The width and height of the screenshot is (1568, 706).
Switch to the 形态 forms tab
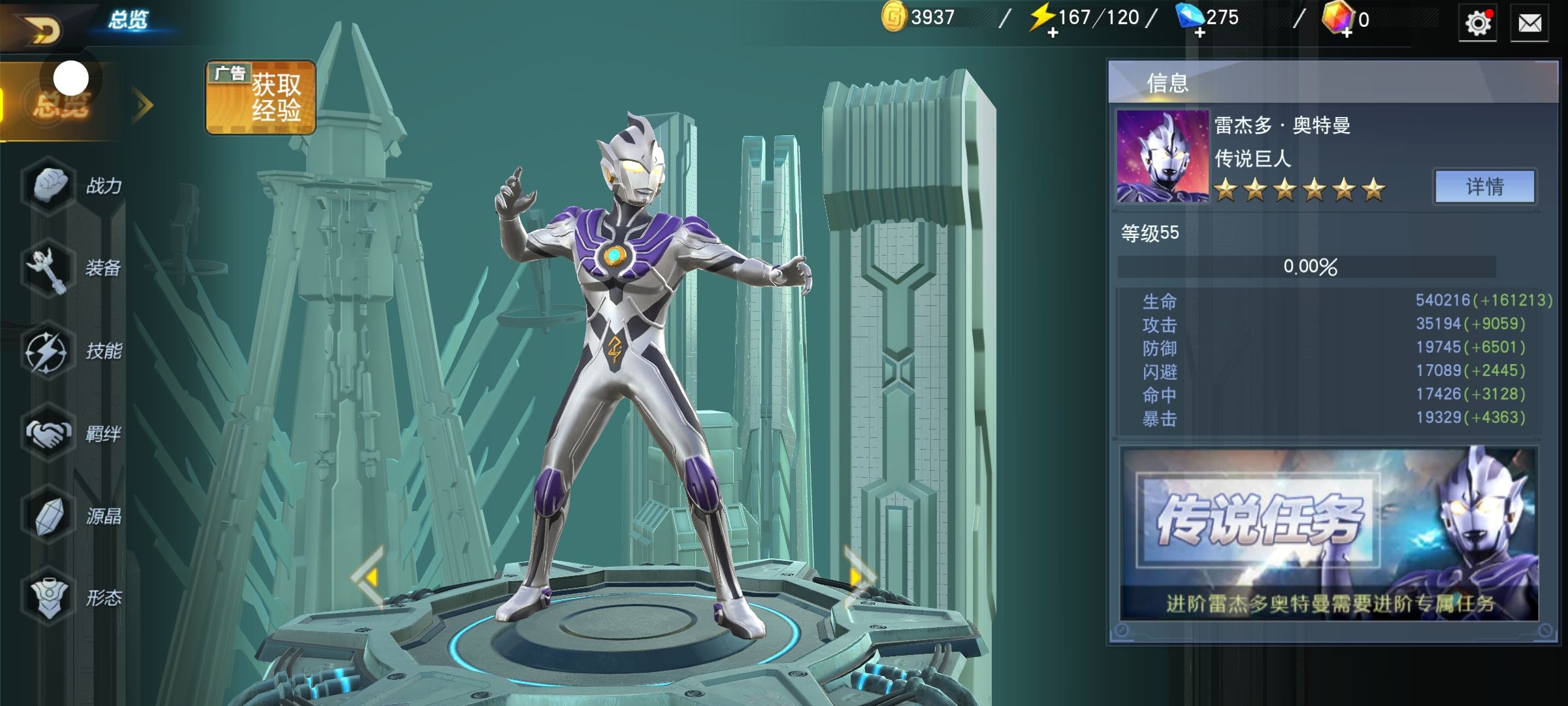[x=72, y=598]
